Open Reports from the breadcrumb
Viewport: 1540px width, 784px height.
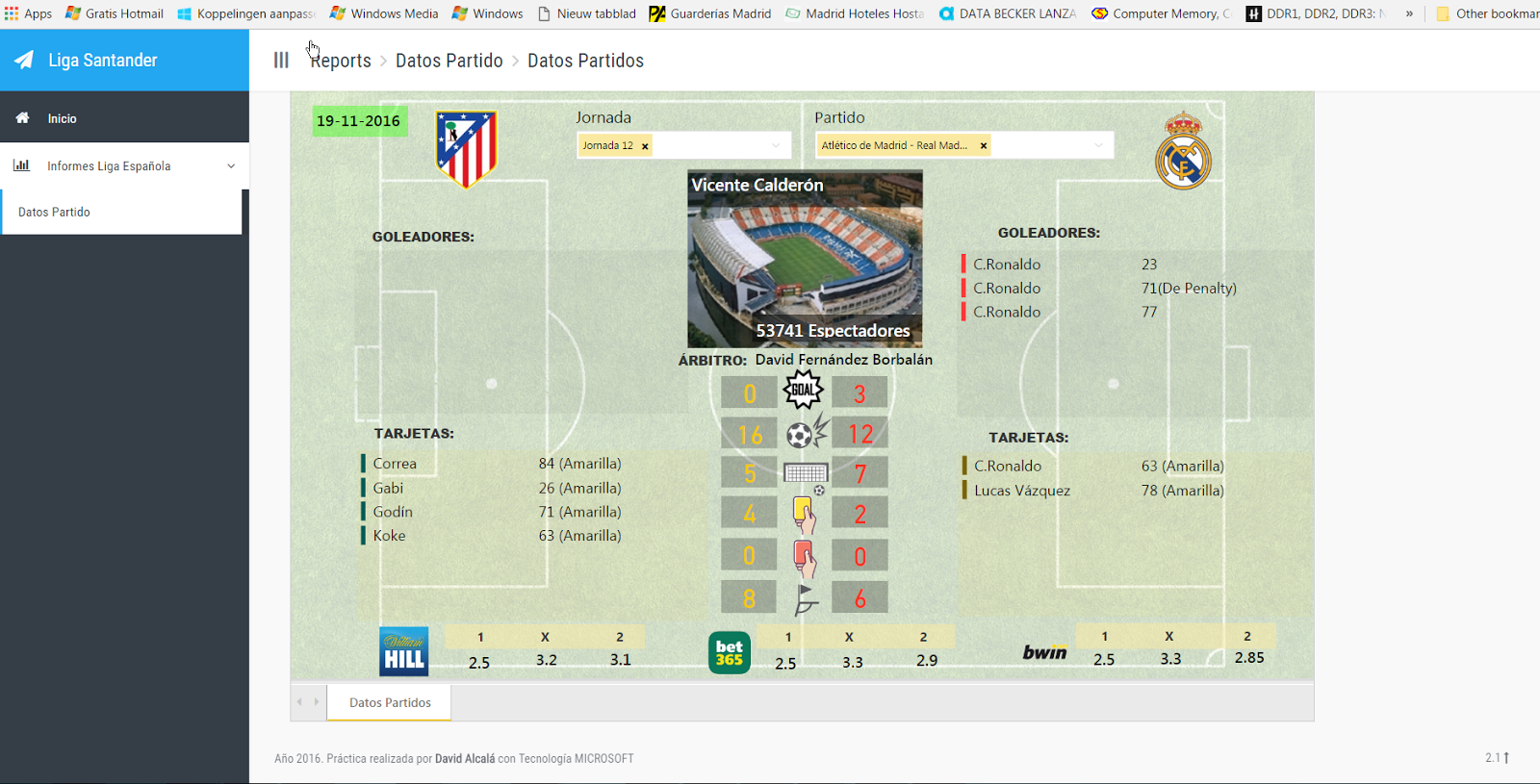click(340, 60)
